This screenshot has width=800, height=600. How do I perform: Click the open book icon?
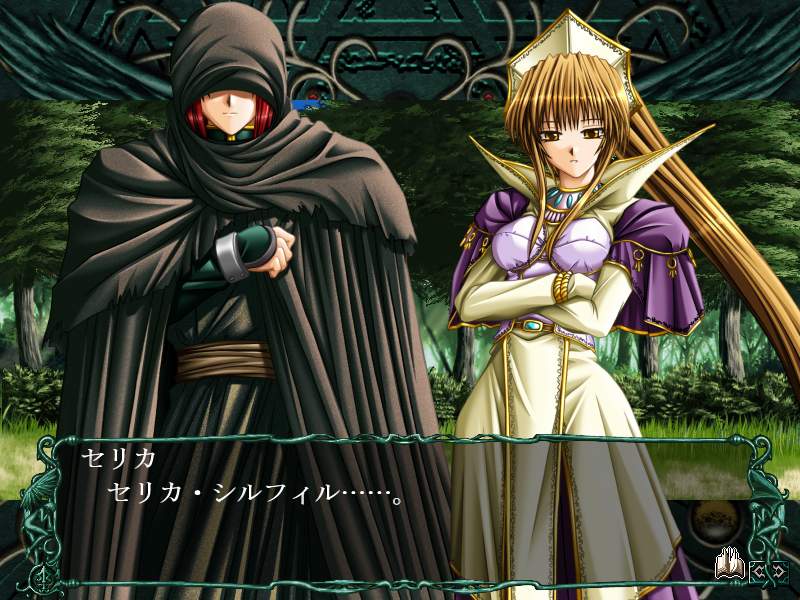[x=728, y=568]
